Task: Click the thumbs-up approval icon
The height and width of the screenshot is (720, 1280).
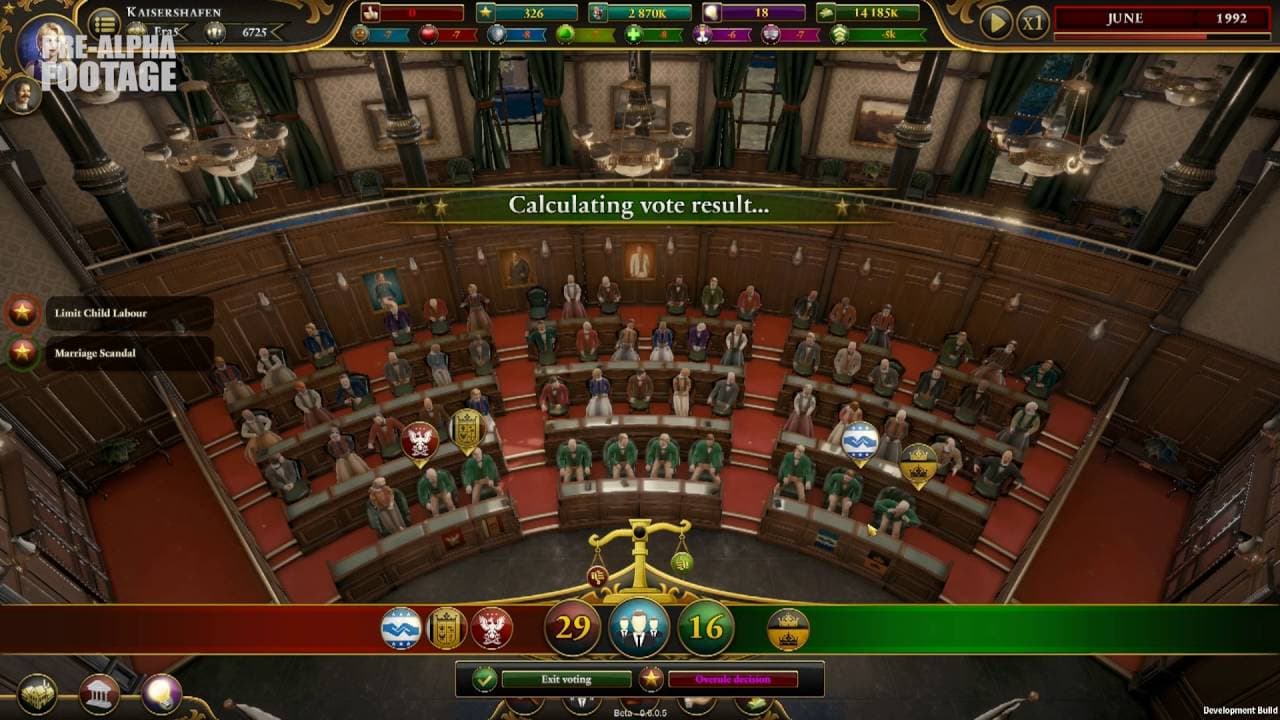Action: coord(372,13)
